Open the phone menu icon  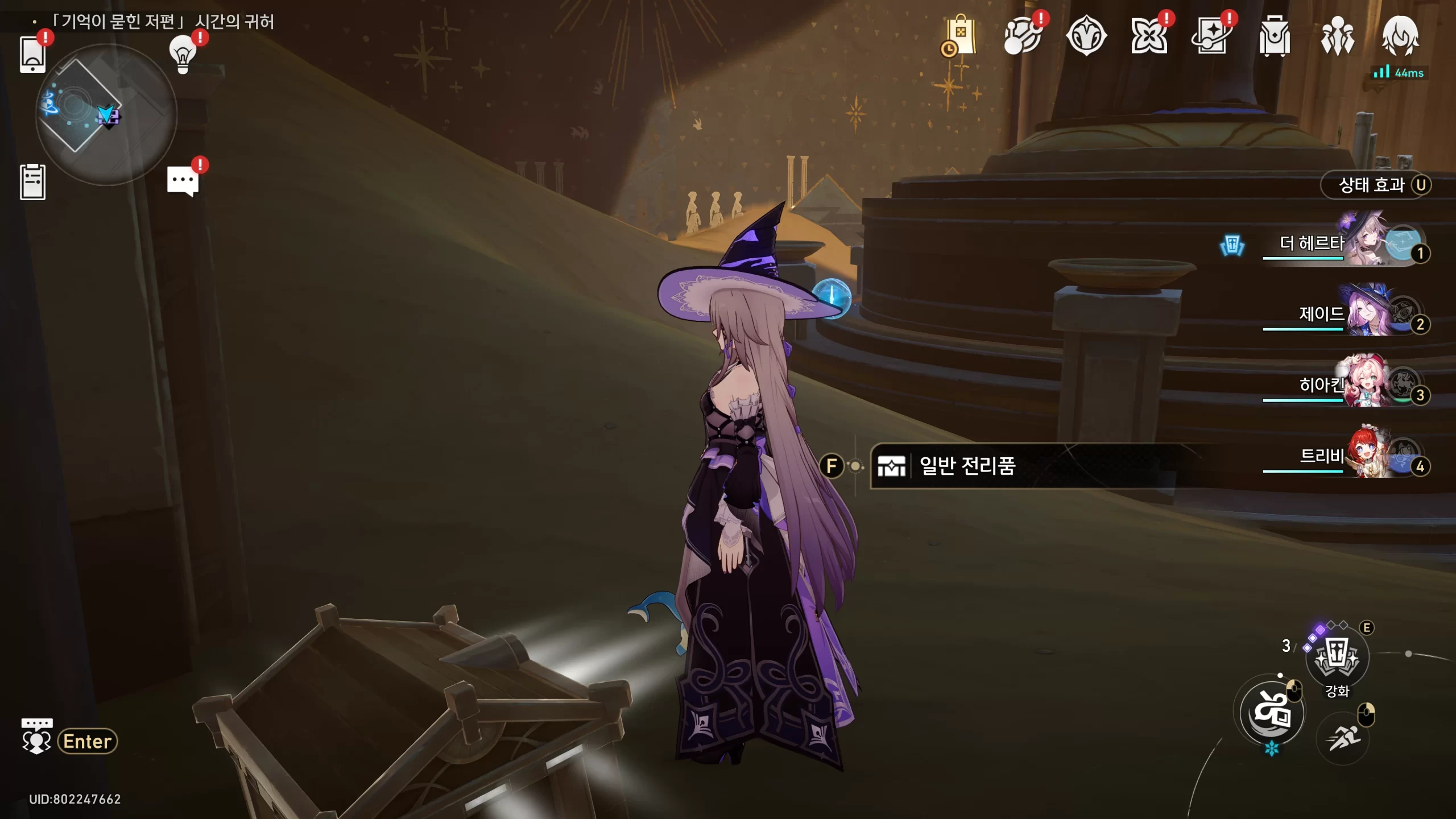(x=32, y=55)
